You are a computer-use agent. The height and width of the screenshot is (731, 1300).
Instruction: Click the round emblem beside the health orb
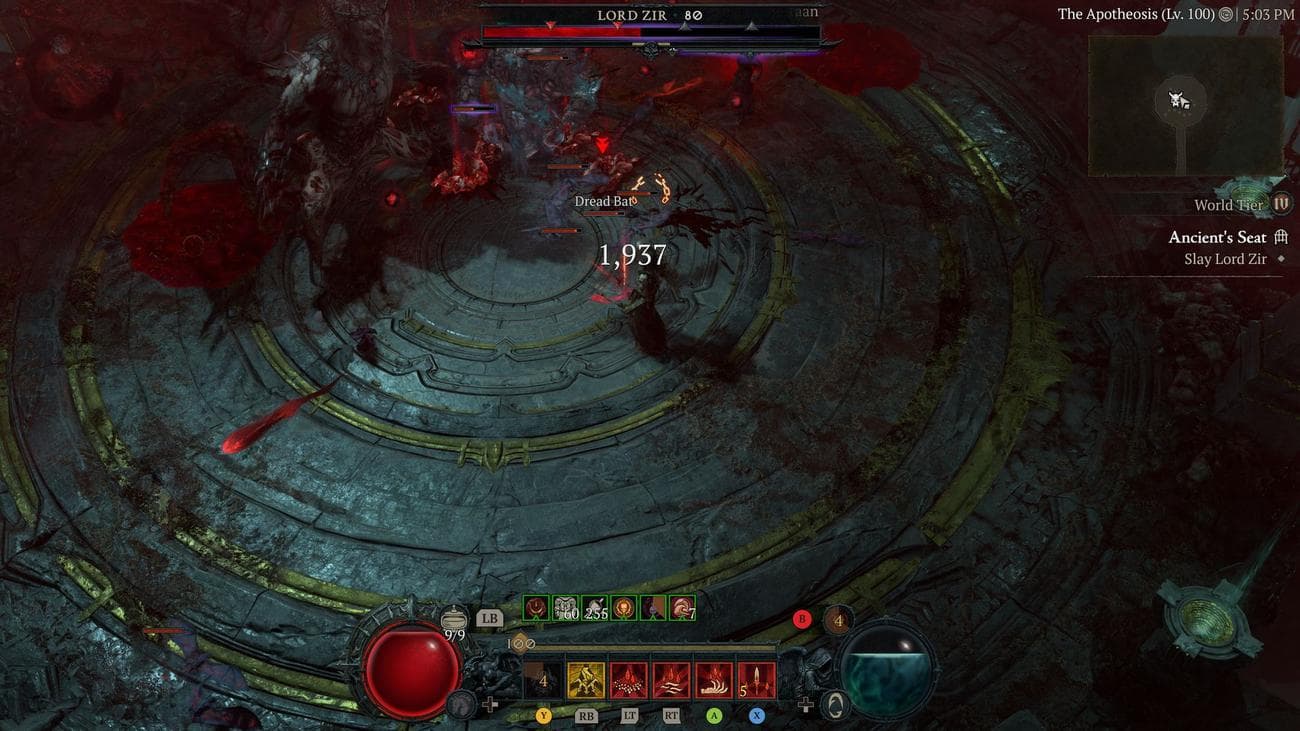tap(460, 703)
